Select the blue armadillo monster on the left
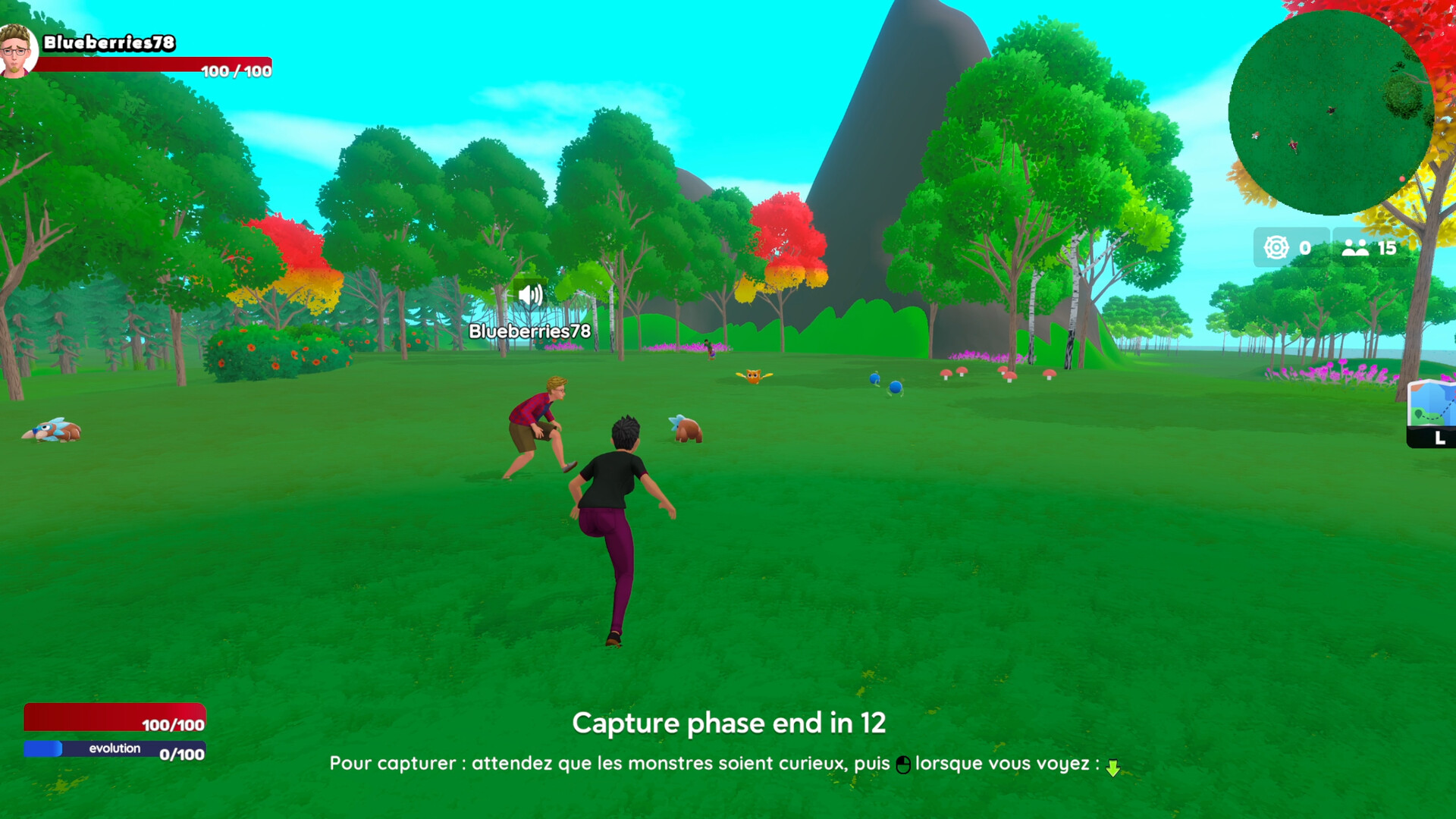Viewport: 1456px width, 819px height. coord(52,428)
